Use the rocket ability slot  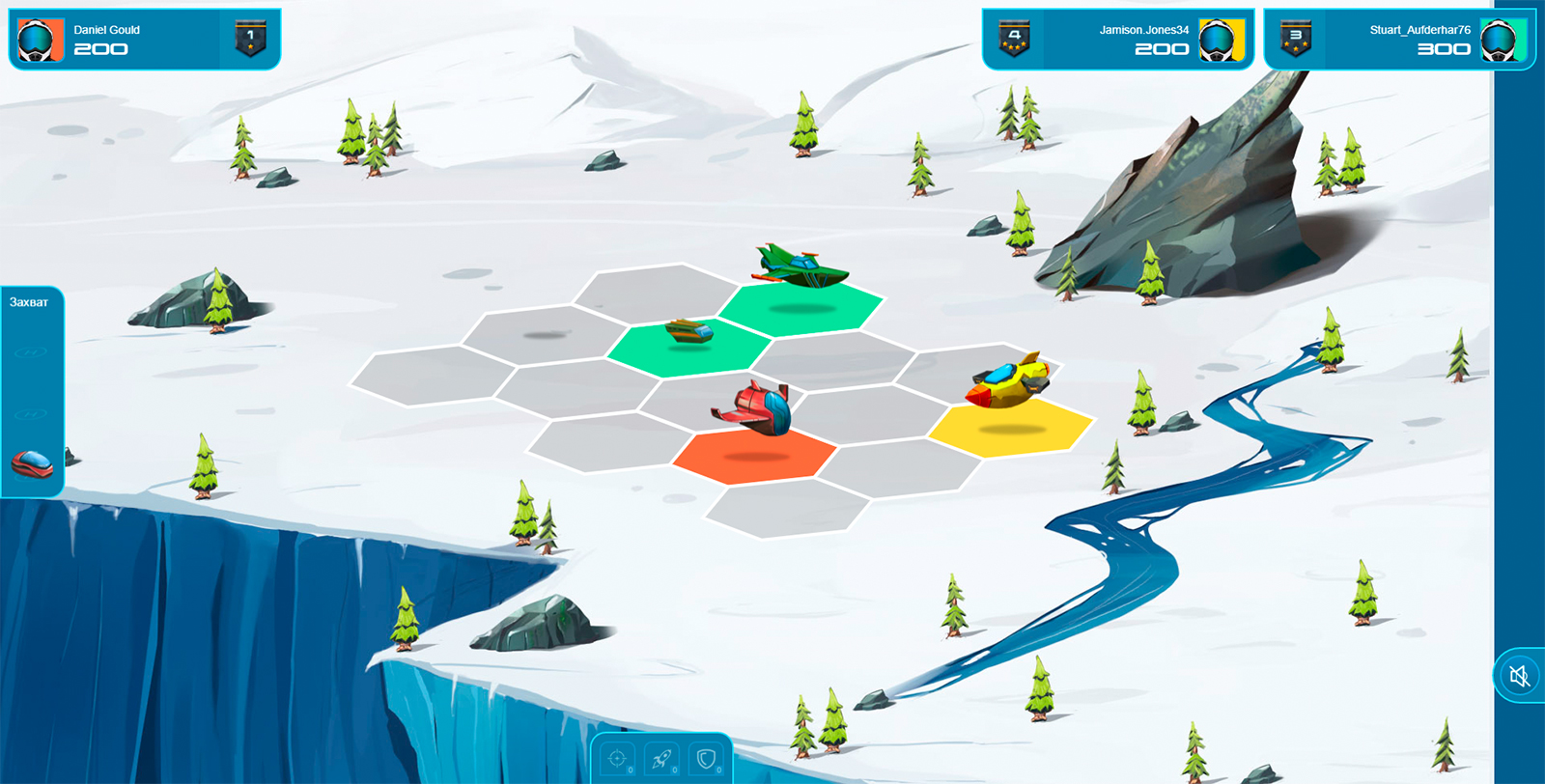pyautogui.click(x=661, y=759)
